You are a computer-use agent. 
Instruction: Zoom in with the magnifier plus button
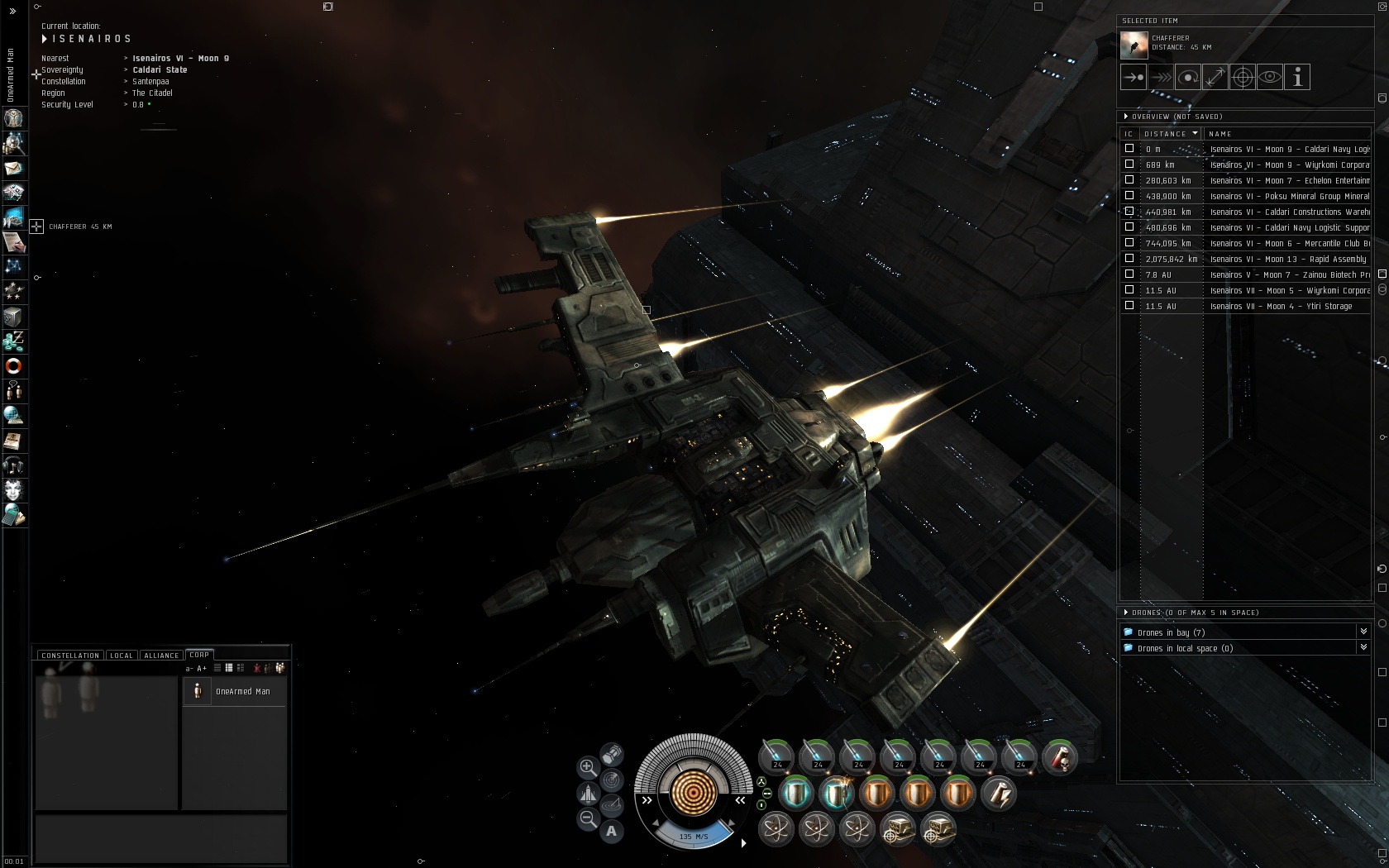pos(587,767)
